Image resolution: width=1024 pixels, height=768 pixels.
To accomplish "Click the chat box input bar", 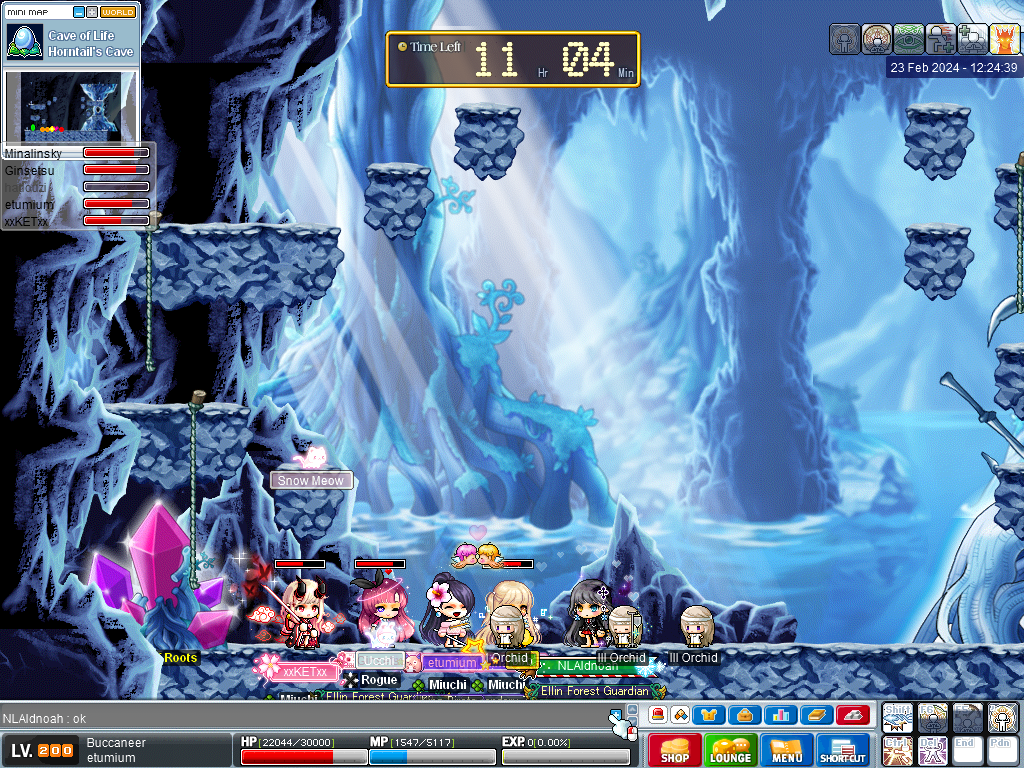I will [300, 718].
